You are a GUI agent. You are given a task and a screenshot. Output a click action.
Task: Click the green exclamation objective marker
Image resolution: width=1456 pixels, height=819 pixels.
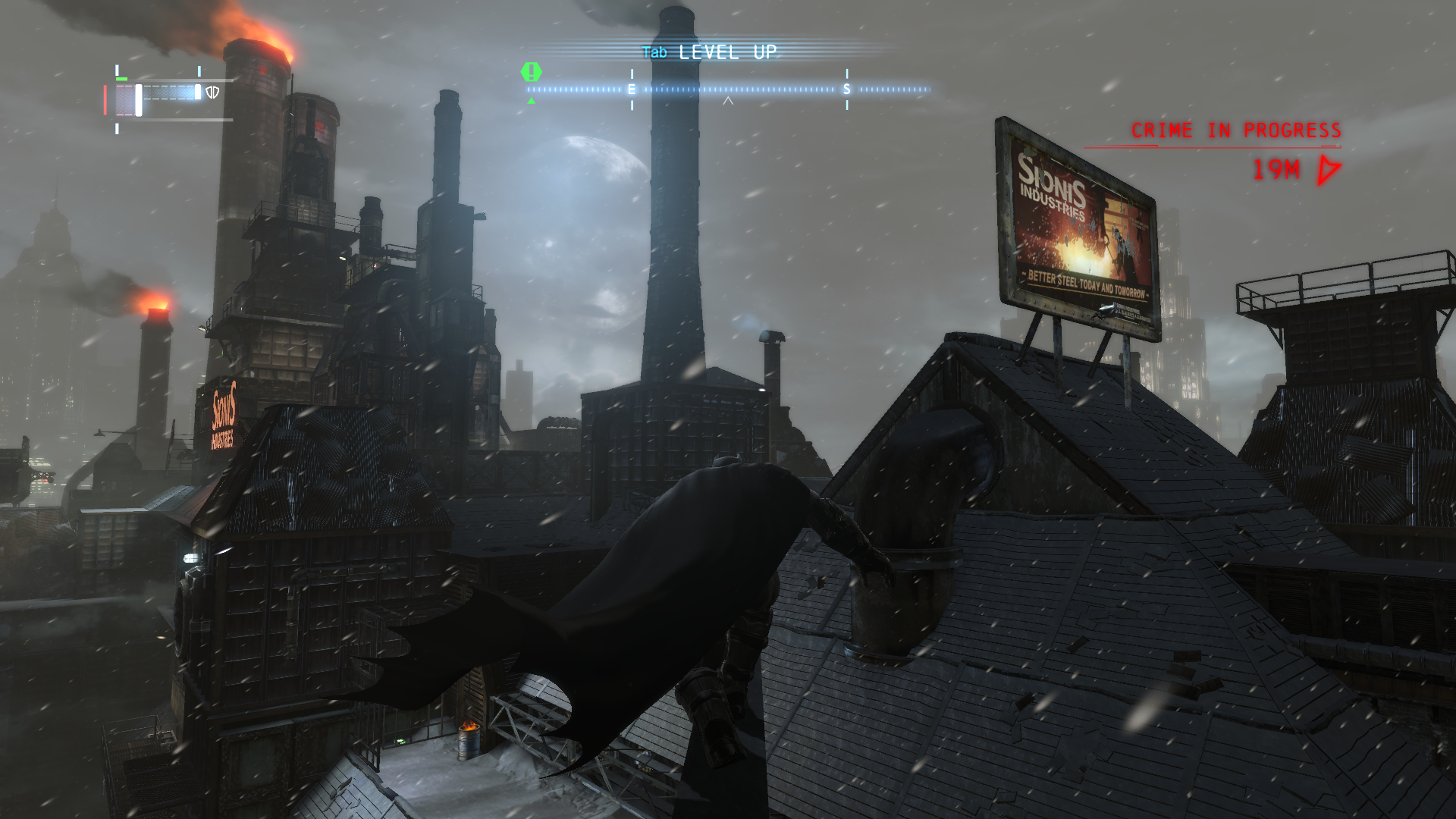532,73
